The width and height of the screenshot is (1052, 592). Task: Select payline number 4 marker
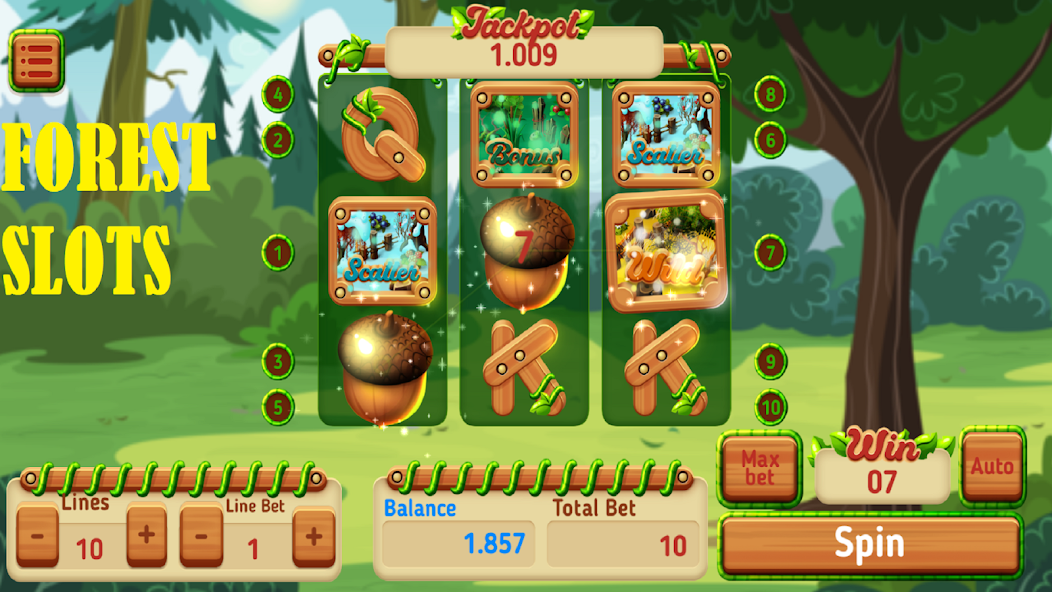pyautogui.click(x=277, y=95)
